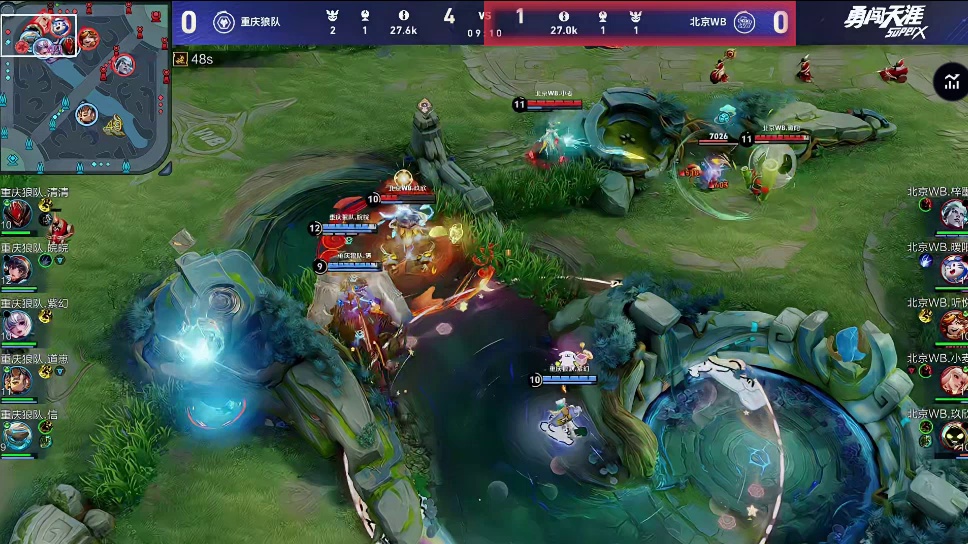View 北京WB.小麦 hero portrait

952,380
